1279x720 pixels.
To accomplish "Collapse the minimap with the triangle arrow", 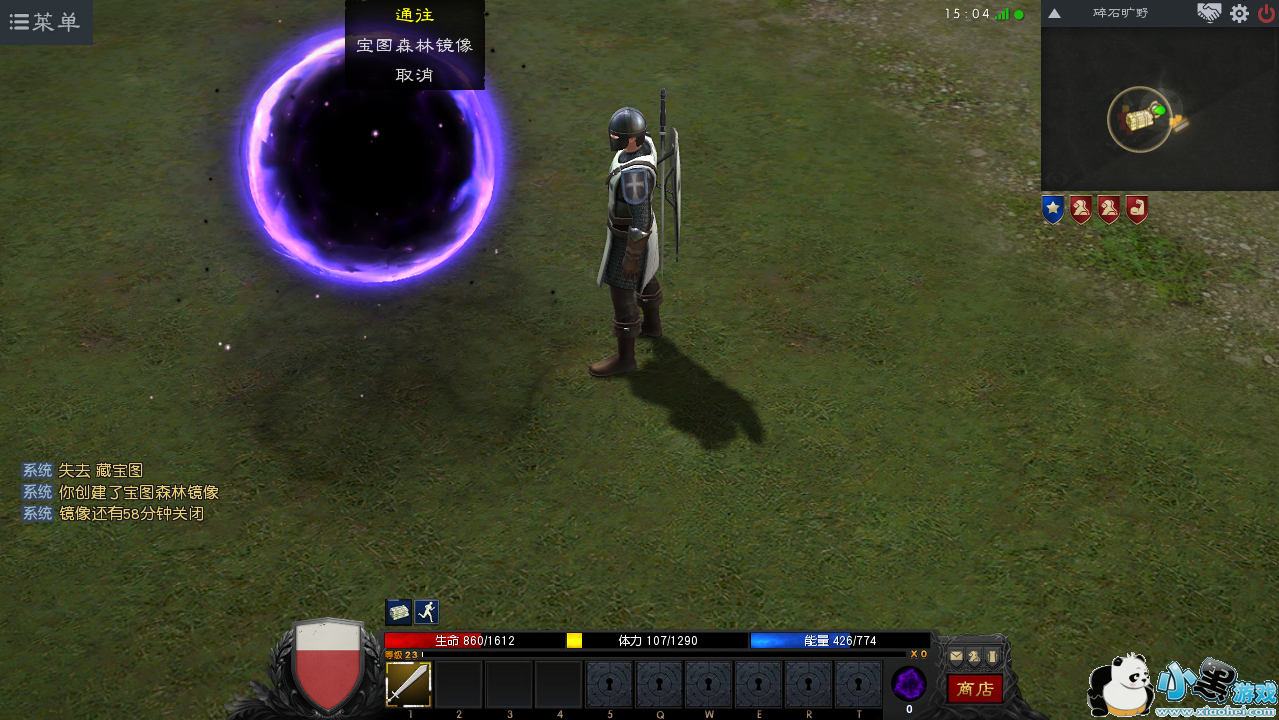I will 1054,14.
